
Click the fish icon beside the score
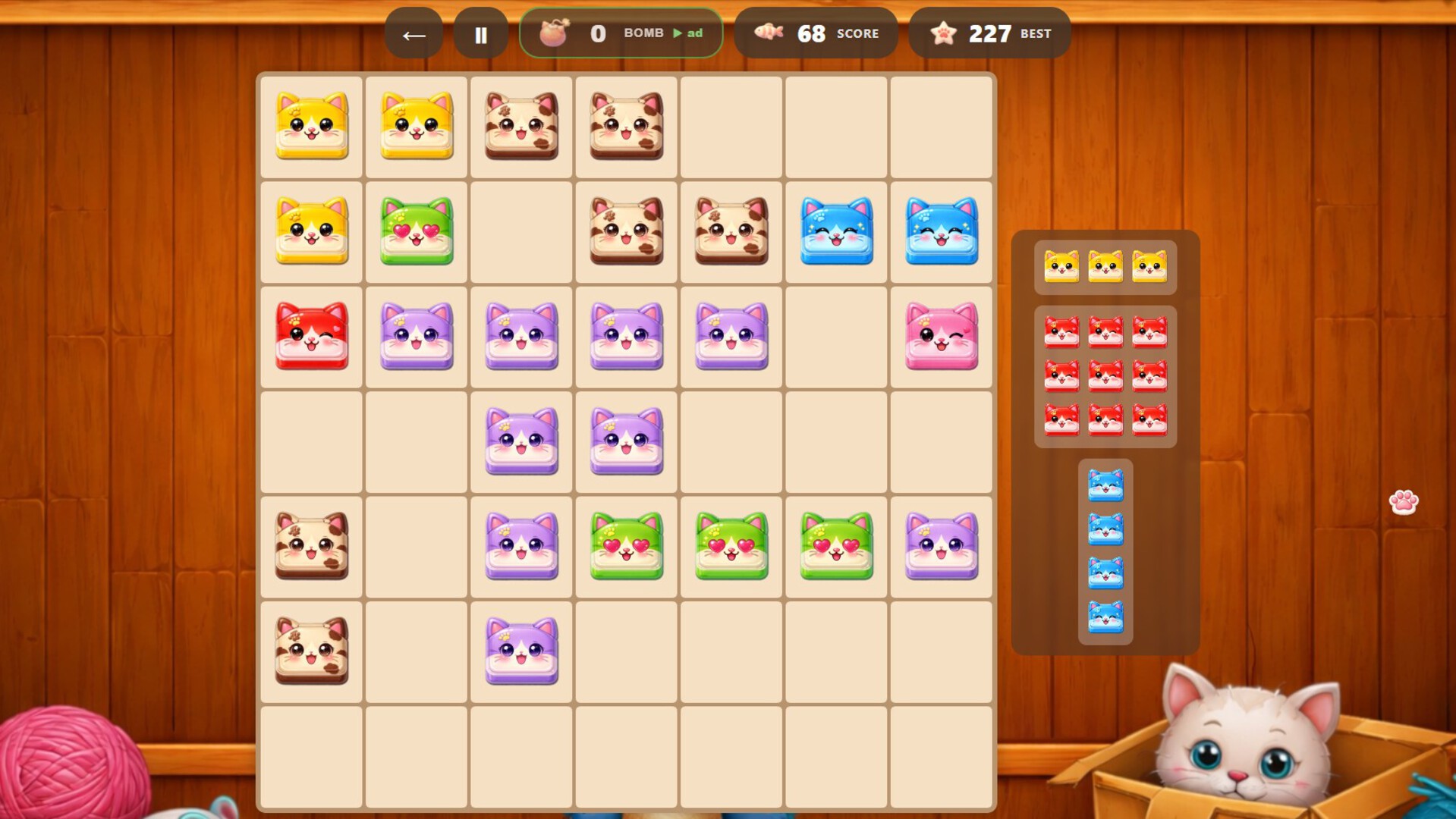pos(769,32)
